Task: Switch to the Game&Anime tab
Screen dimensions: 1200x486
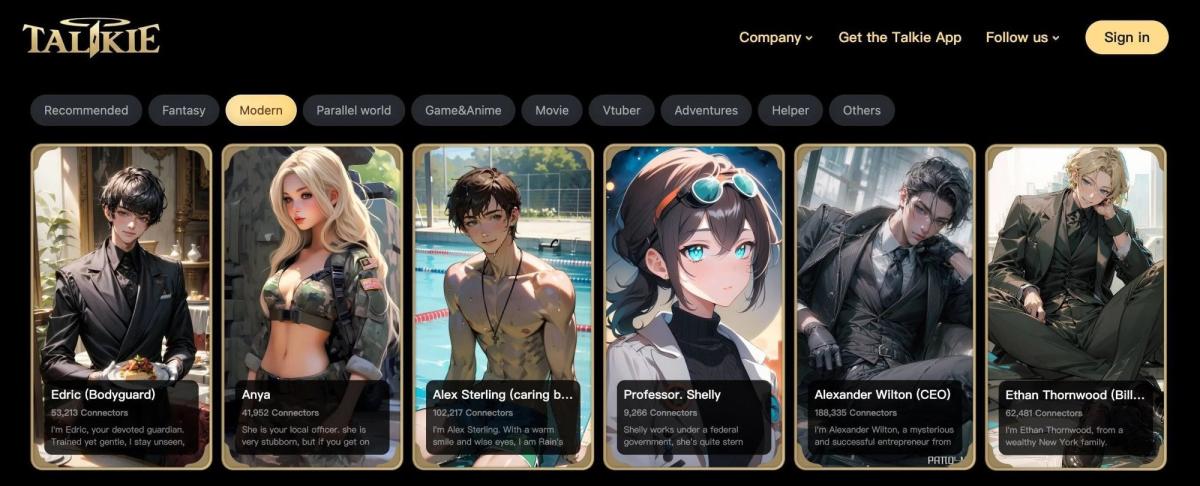Action: 463,110
